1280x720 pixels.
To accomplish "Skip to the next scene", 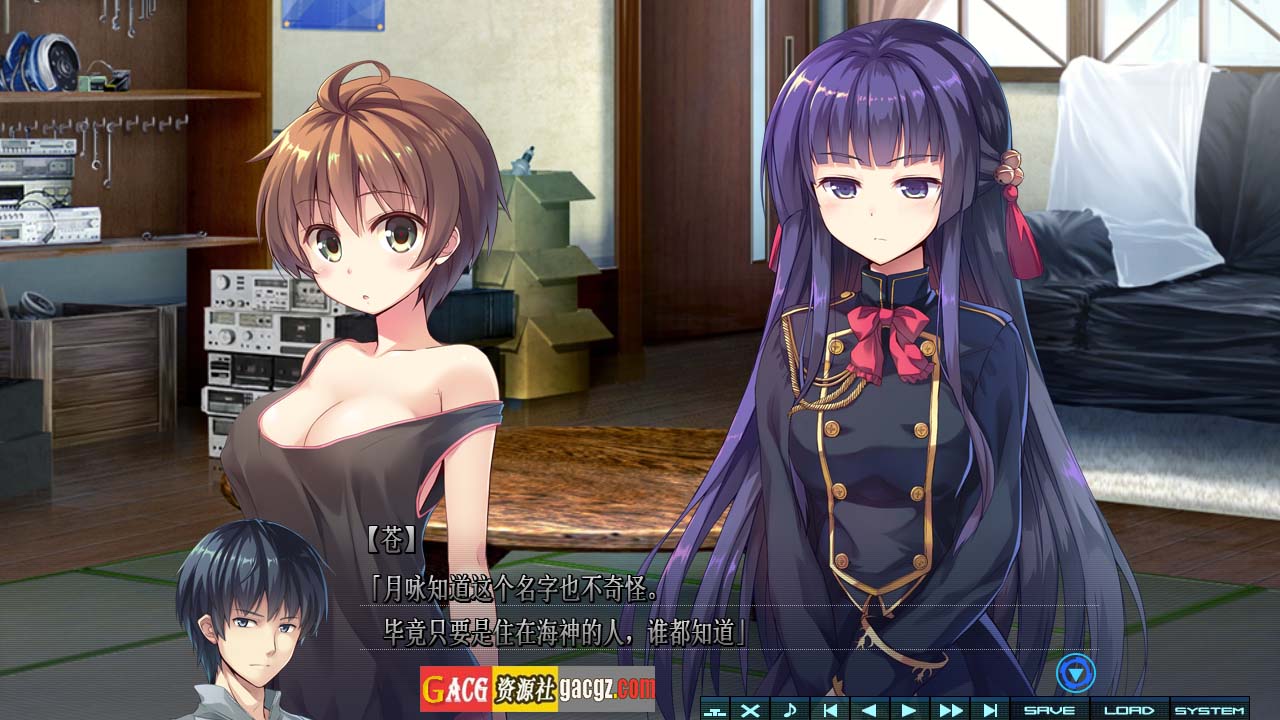I will tap(989, 710).
